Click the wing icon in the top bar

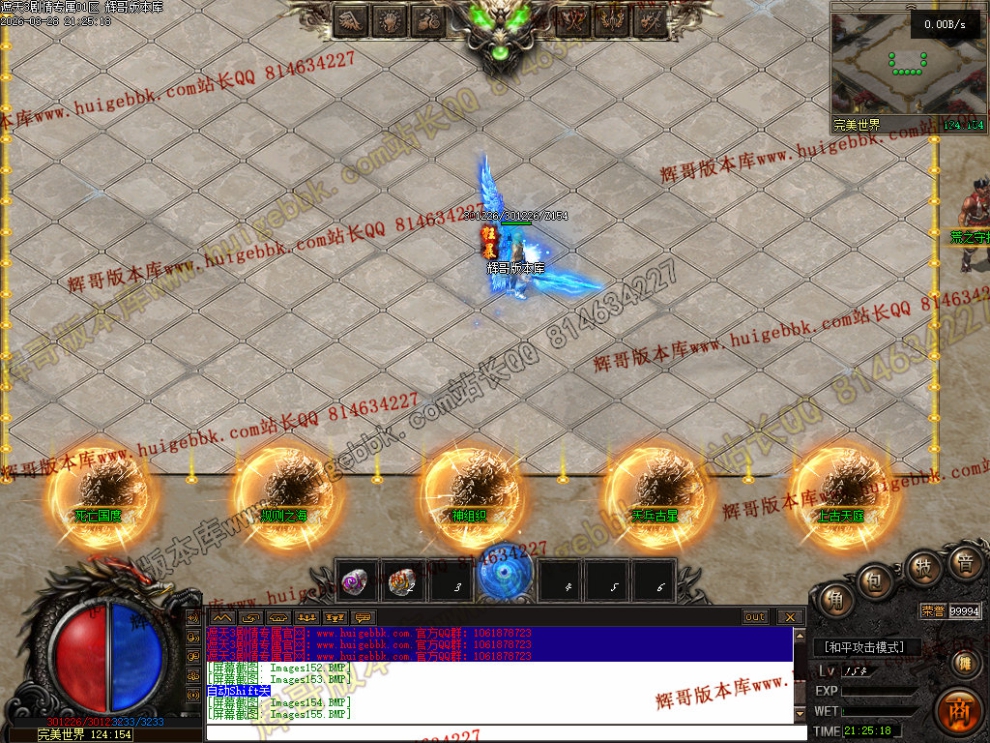[352, 20]
